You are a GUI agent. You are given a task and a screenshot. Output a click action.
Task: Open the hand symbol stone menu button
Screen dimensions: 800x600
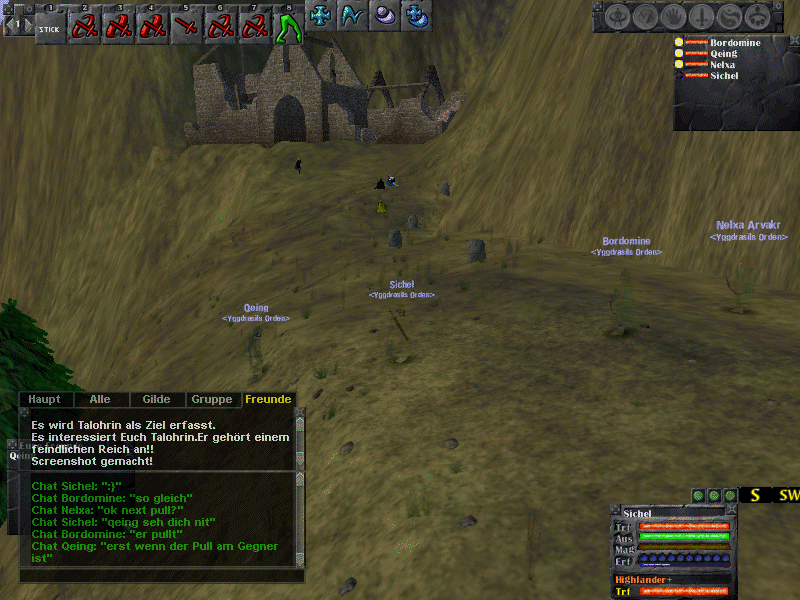tap(674, 17)
